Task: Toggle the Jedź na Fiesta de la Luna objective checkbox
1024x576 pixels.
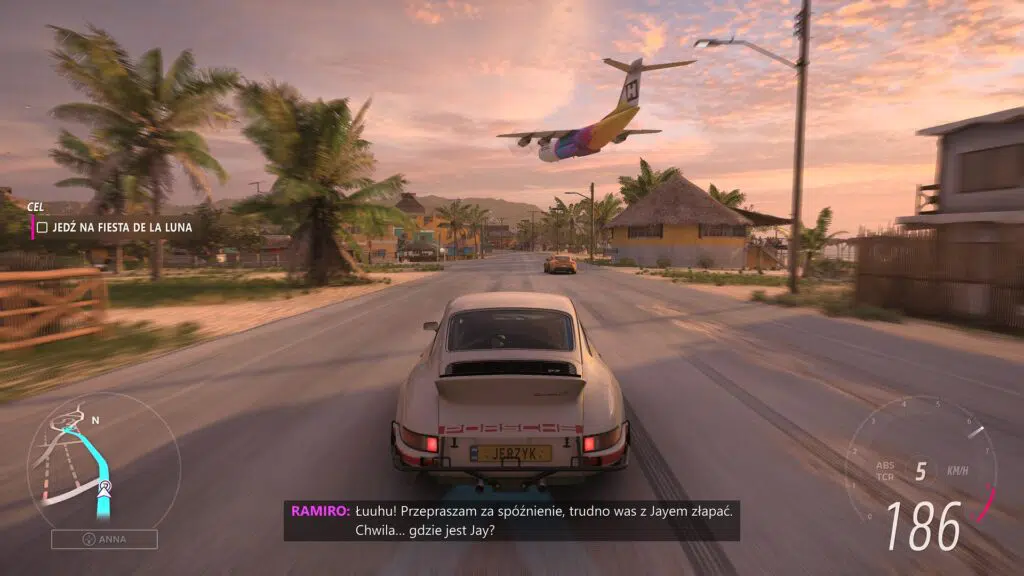Action: pyautogui.click(x=42, y=229)
